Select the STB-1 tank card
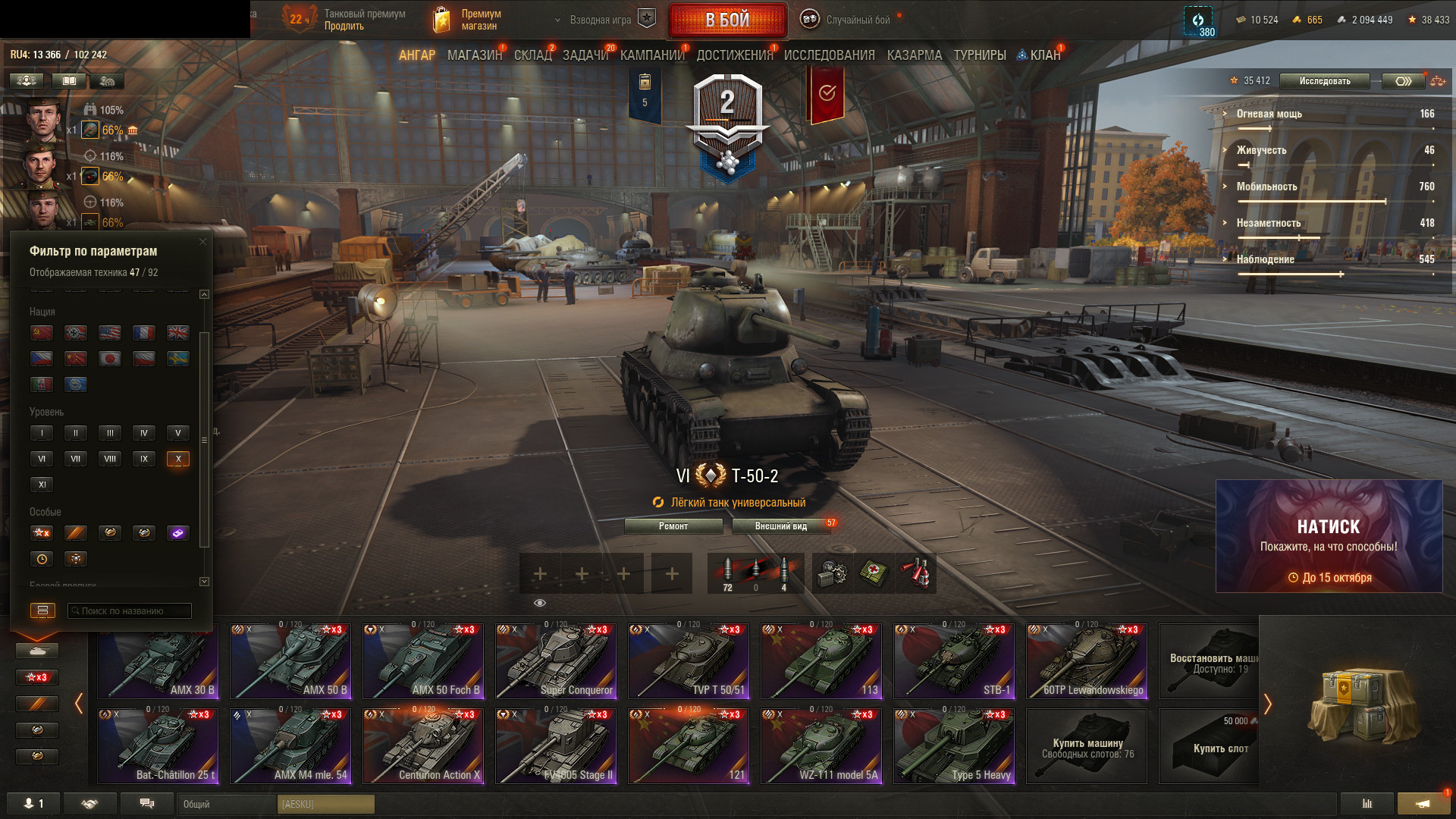1456x819 pixels. click(954, 661)
